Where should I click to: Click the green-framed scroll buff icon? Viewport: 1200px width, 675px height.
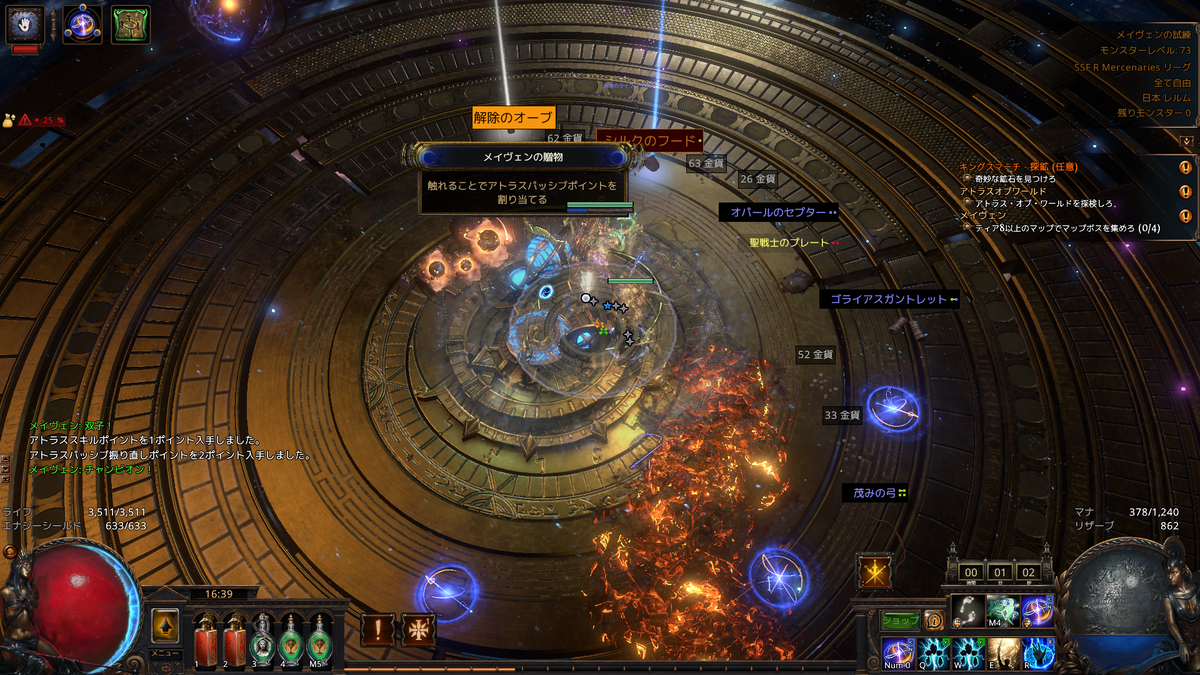pos(130,24)
